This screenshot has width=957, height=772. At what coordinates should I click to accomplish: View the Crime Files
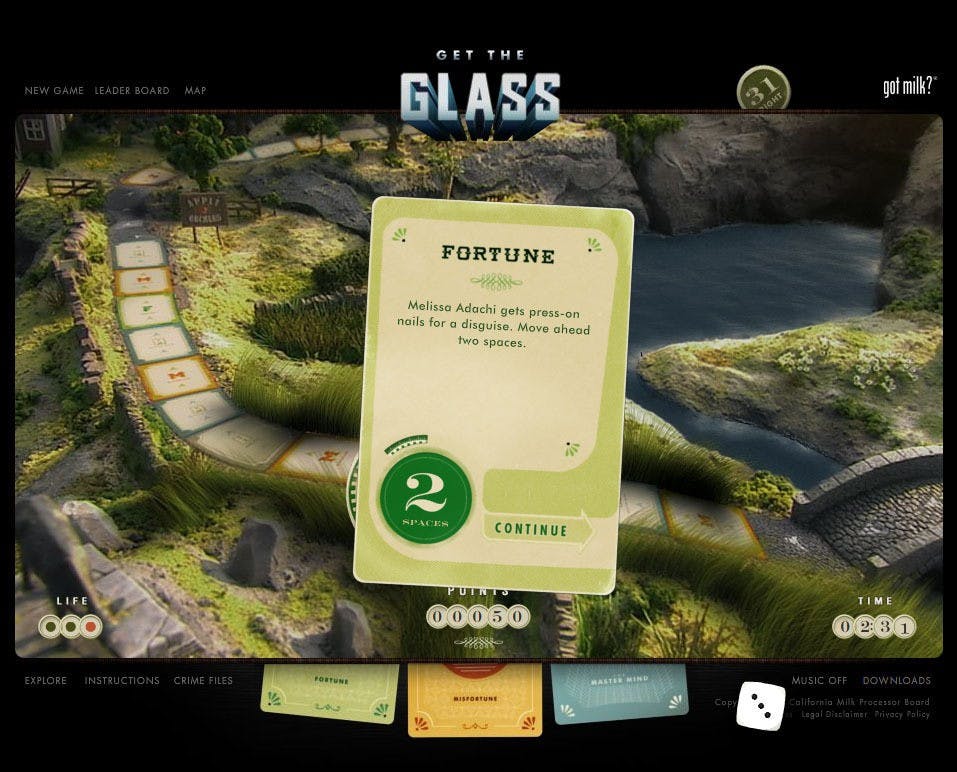point(203,681)
